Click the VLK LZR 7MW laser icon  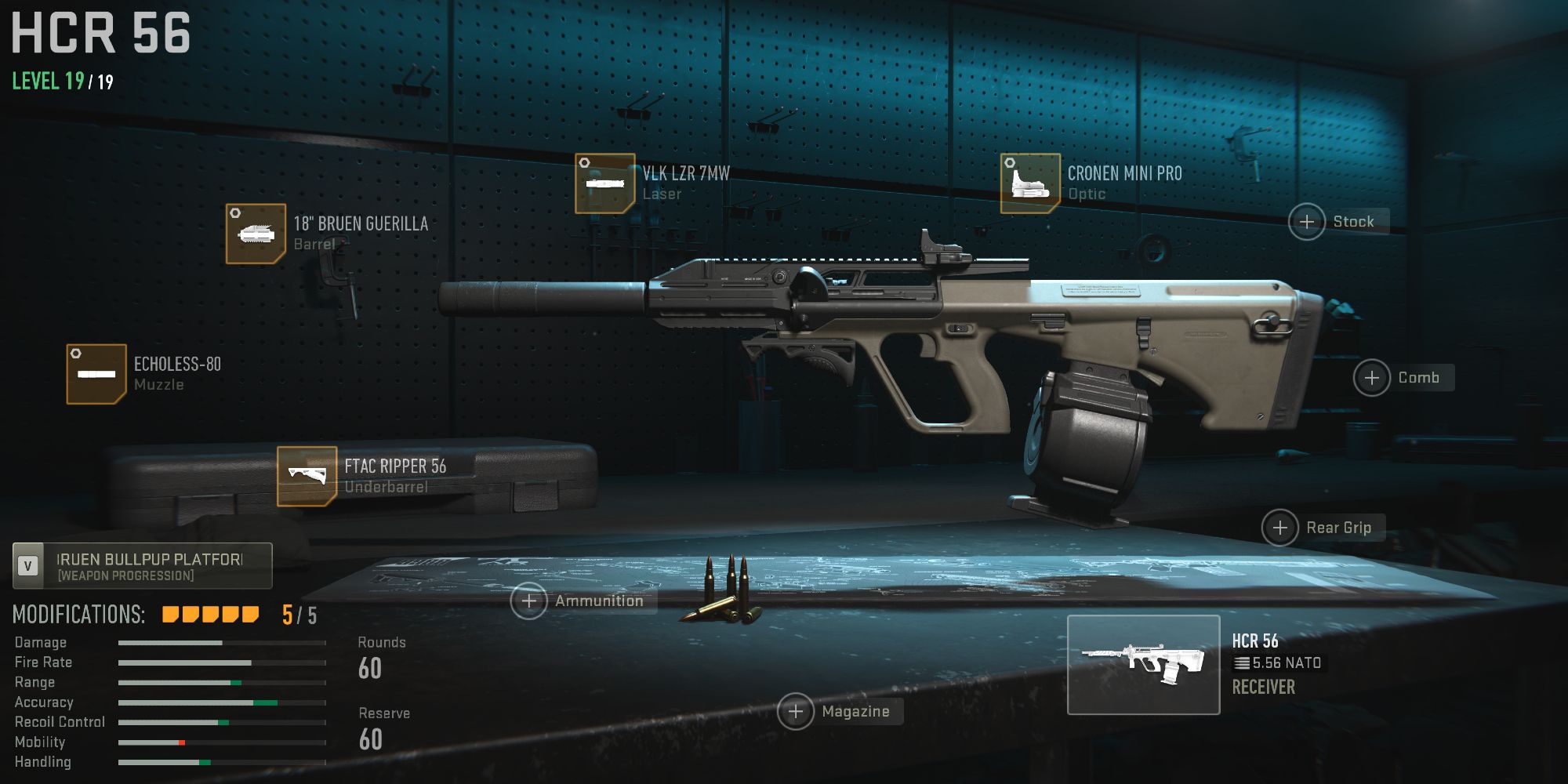(x=604, y=182)
